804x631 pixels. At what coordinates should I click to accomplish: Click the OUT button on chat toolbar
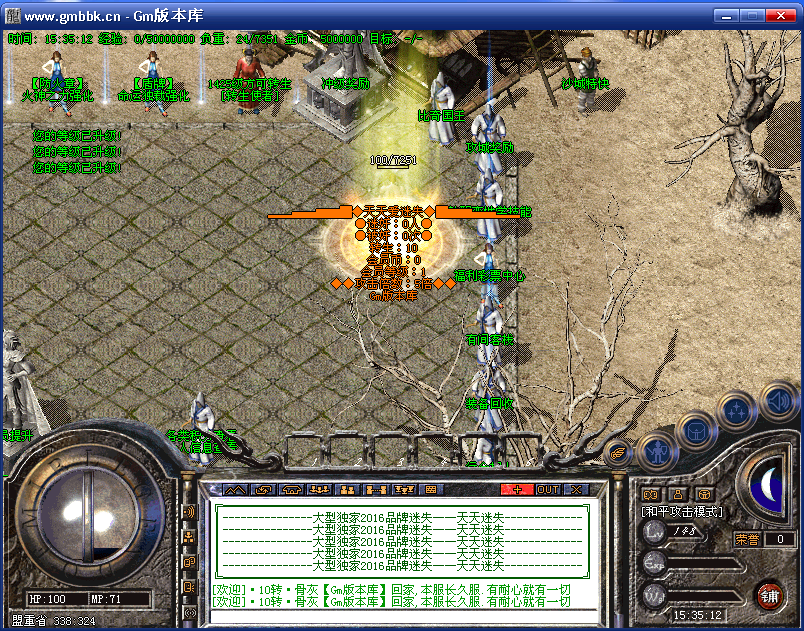point(547,490)
